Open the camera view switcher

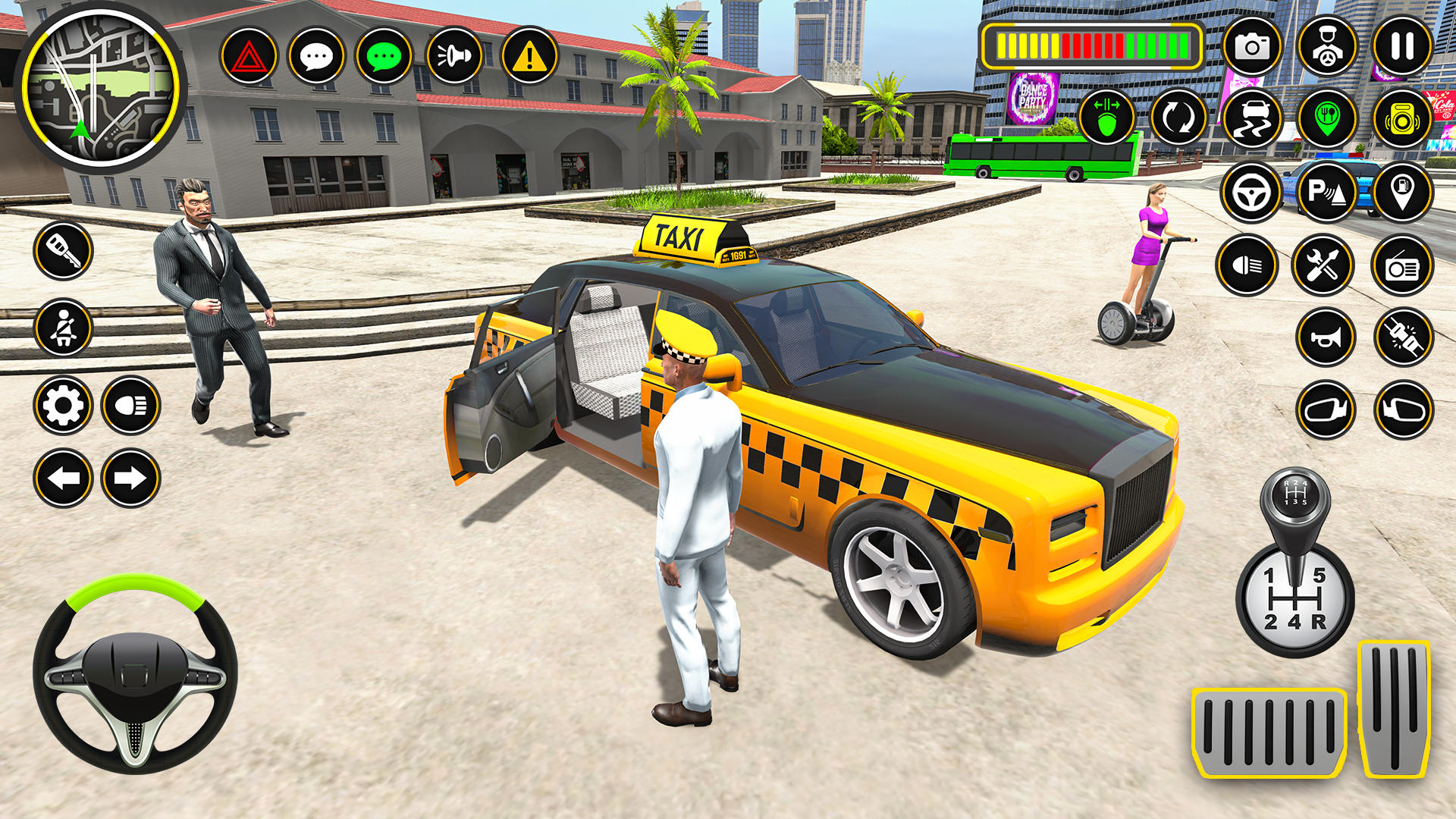click(1252, 47)
